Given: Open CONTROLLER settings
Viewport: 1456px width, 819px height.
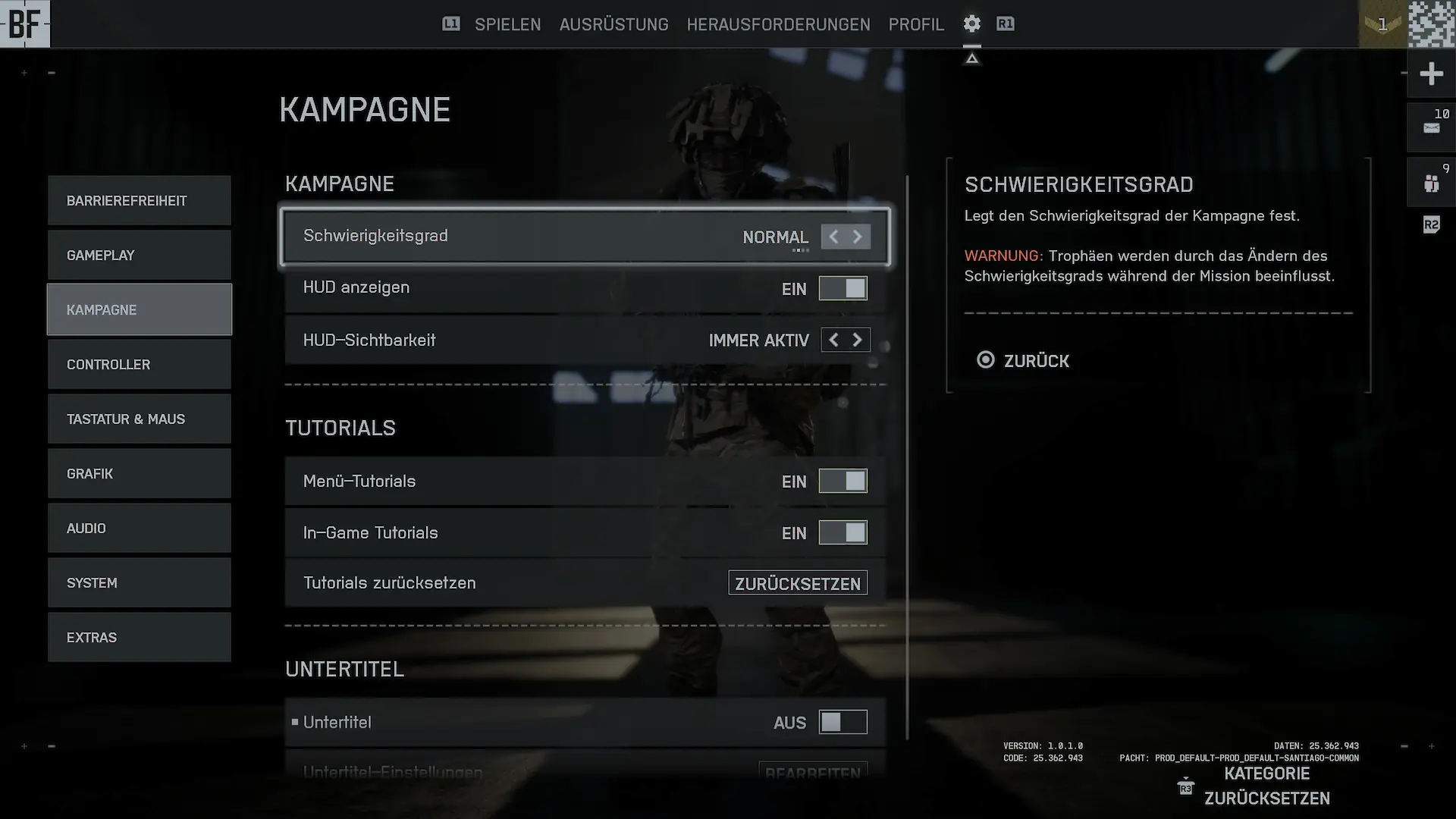Looking at the screenshot, I should tap(140, 365).
